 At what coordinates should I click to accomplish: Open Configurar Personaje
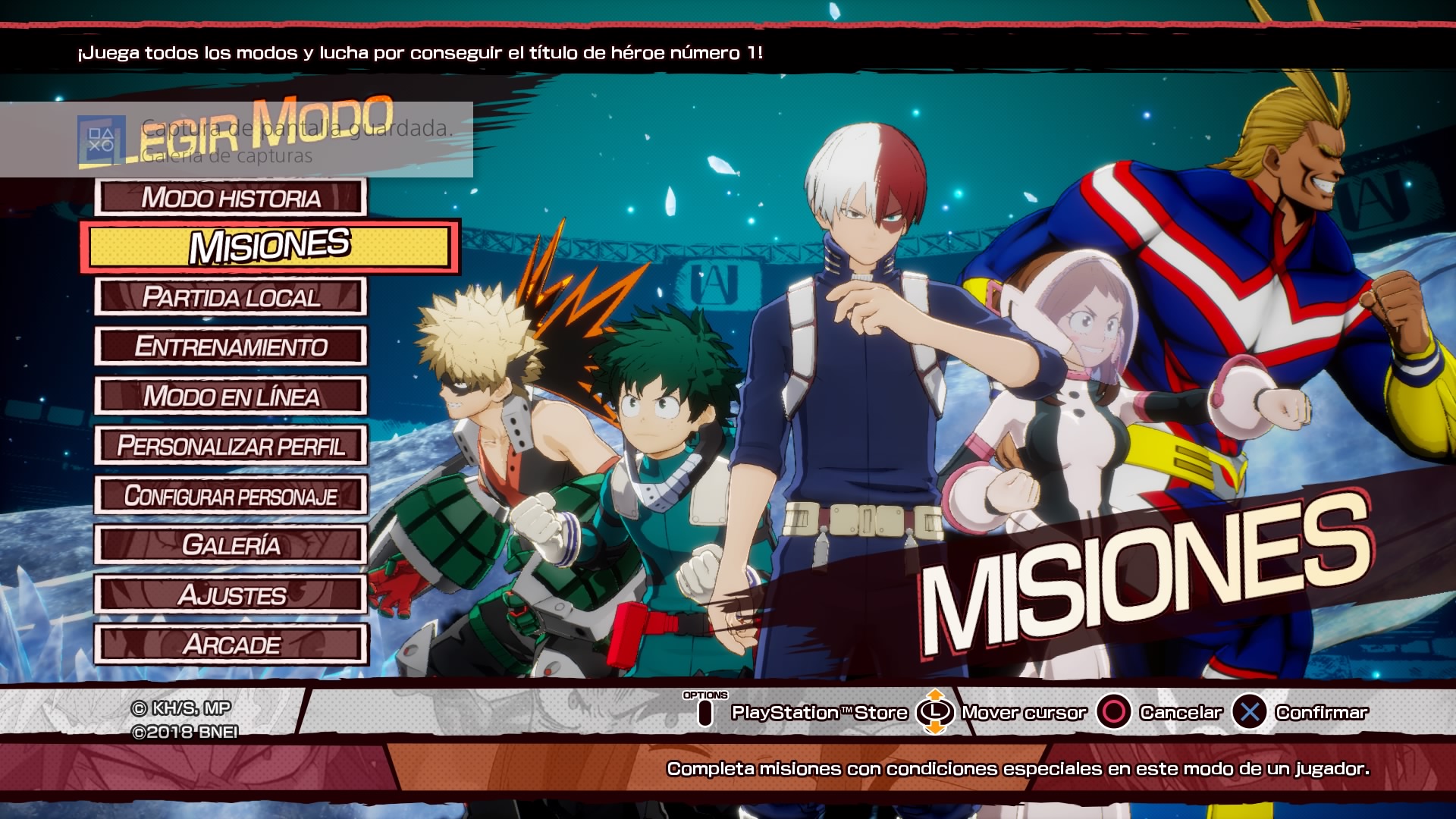231,496
